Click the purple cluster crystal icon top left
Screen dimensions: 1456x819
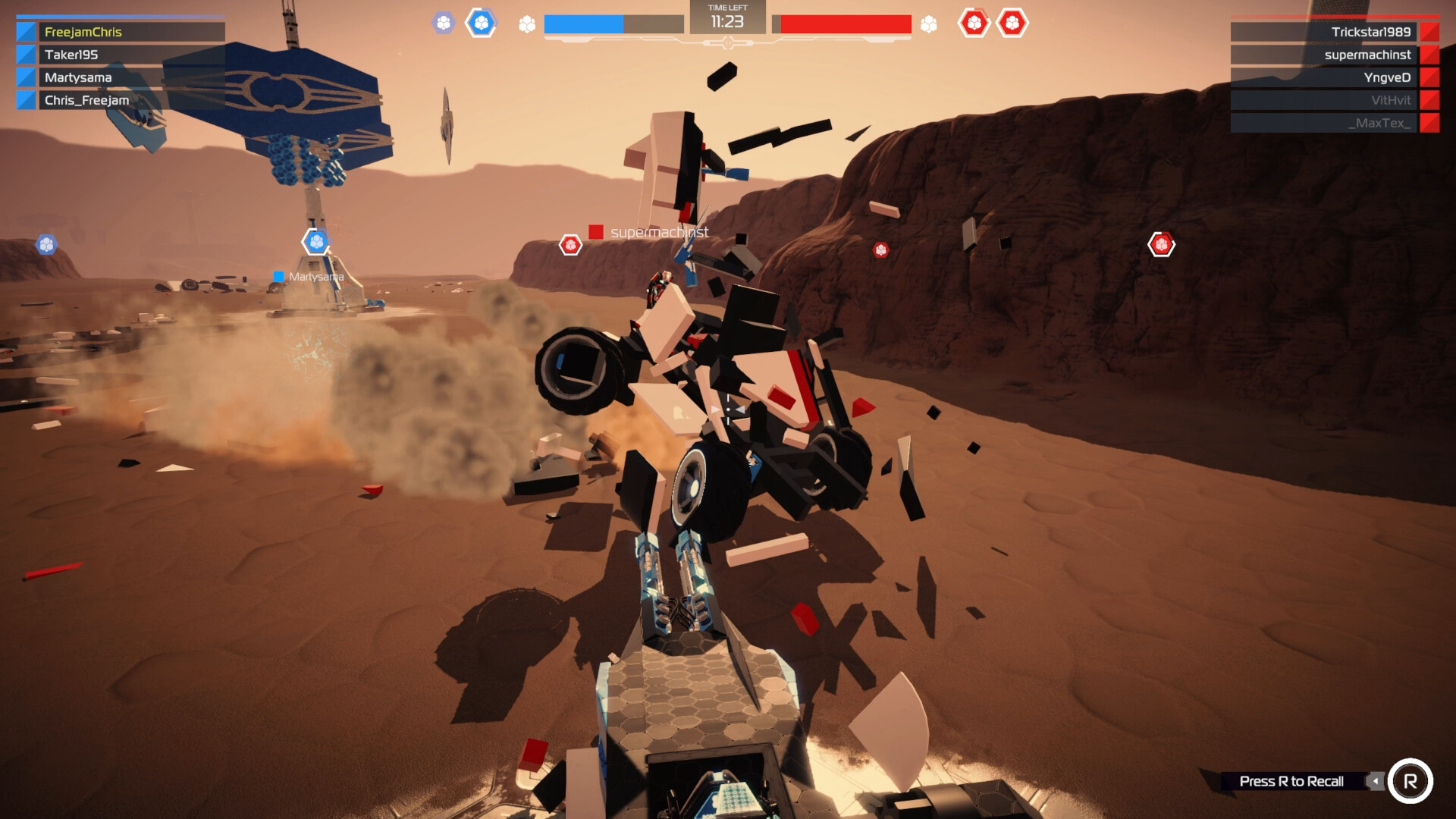pos(442,23)
